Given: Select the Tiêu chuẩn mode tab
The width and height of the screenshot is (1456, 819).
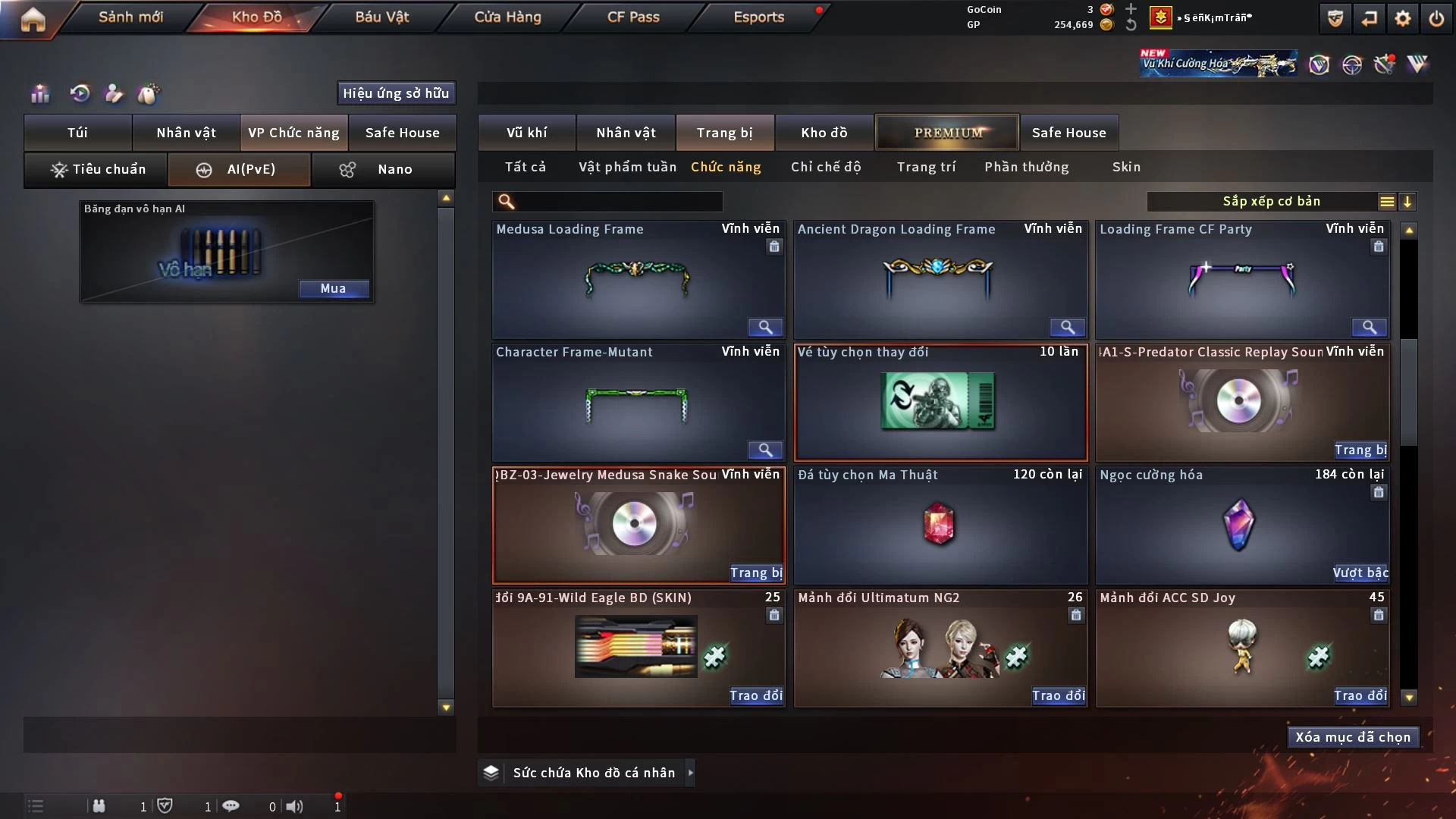Looking at the screenshot, I should tap(96, 169).
